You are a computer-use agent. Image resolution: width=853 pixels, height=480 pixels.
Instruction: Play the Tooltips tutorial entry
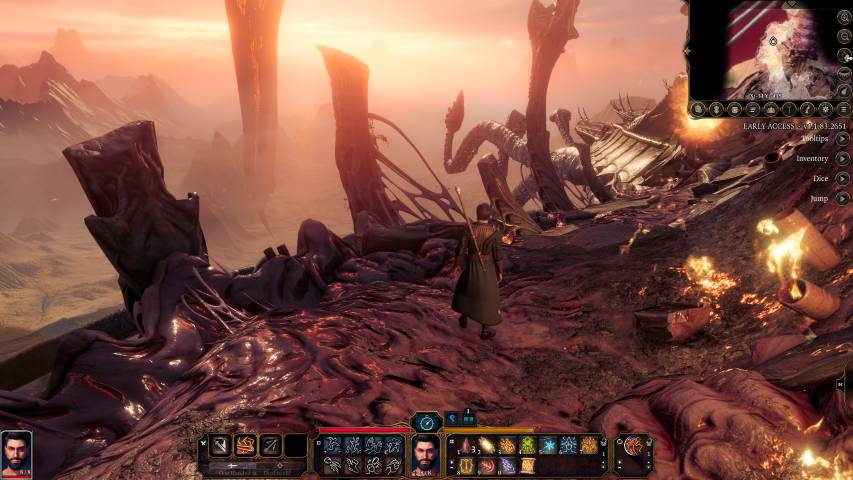point(843,139)
